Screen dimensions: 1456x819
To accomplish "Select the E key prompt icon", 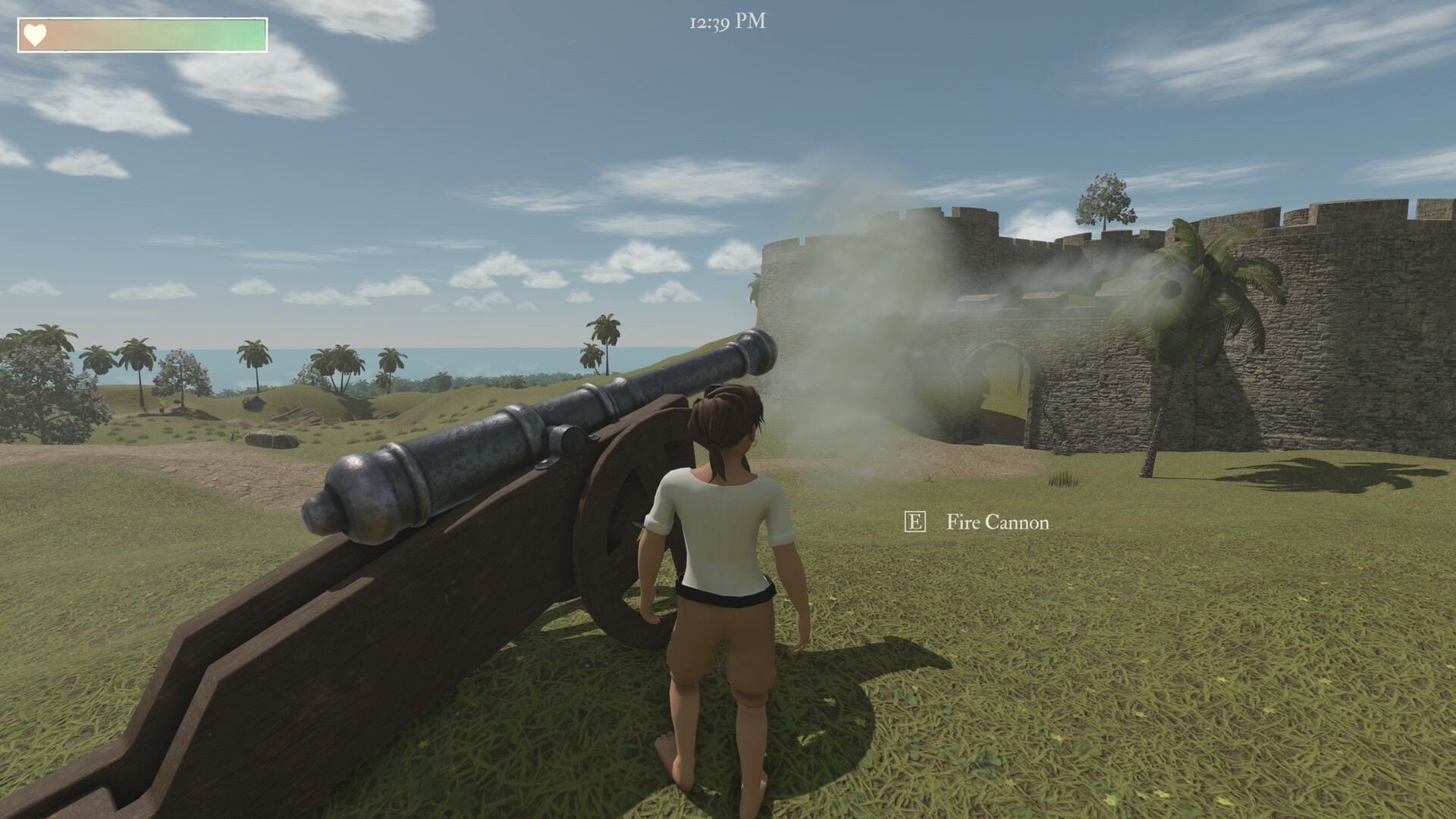I will (917, 522).
